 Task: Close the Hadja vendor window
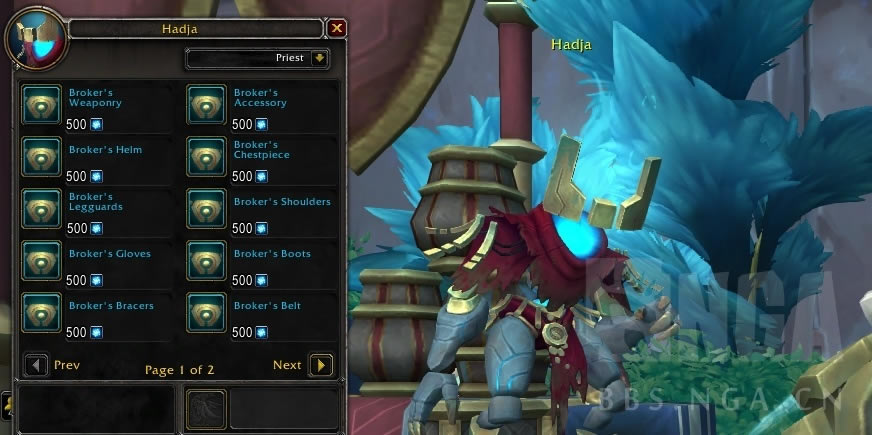click(x=337, y=28)
